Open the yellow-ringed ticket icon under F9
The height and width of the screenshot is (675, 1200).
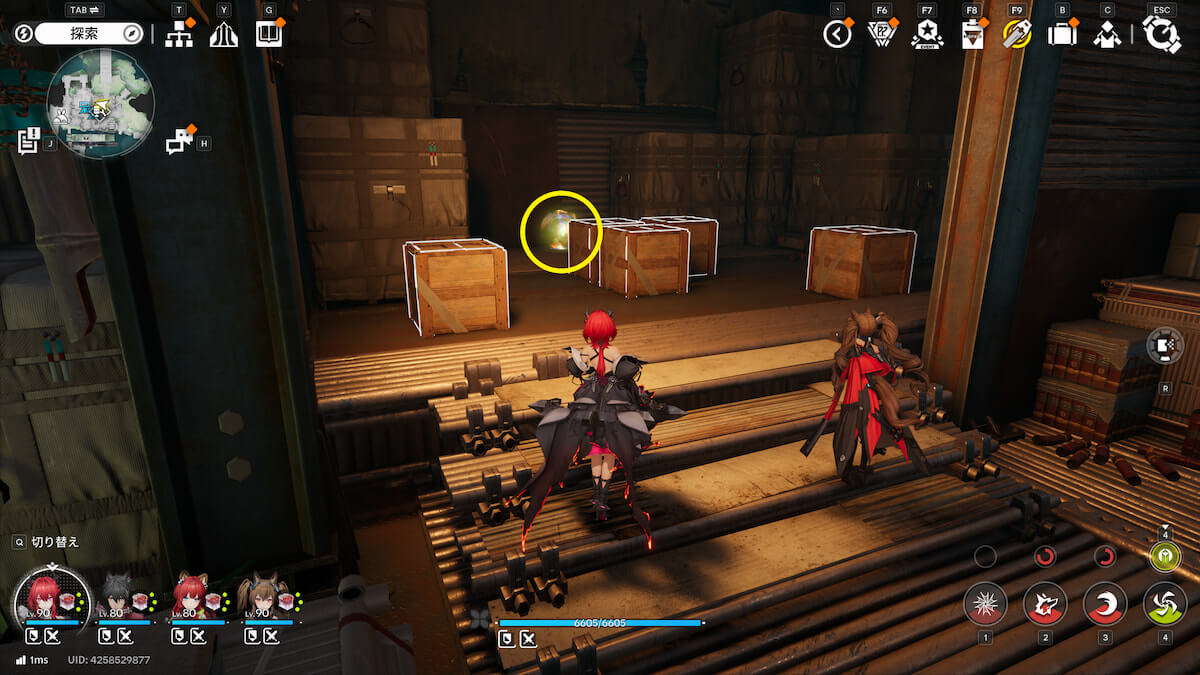pos(1016,34)
